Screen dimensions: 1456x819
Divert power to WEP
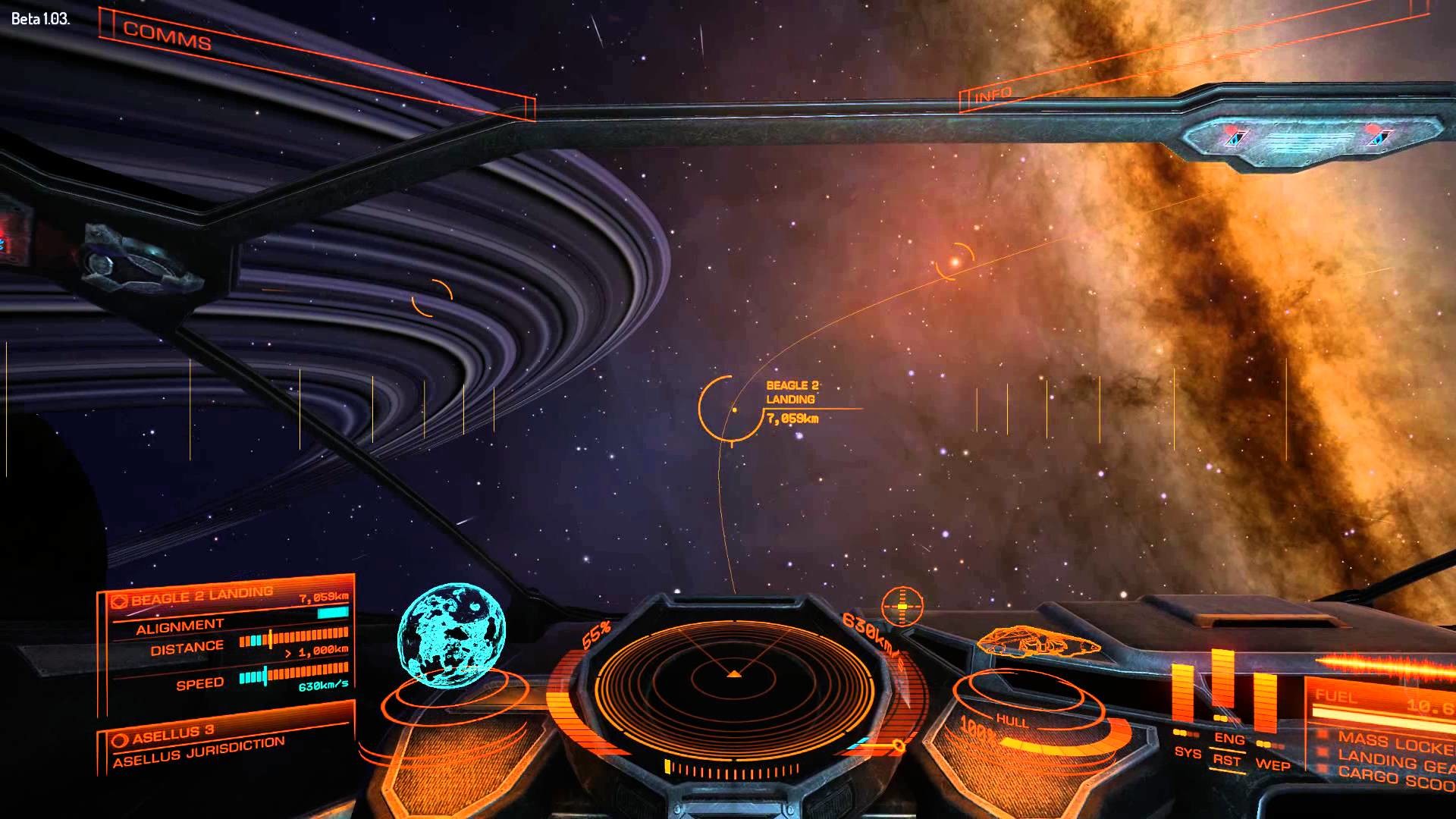click(x=1272, y=764)
